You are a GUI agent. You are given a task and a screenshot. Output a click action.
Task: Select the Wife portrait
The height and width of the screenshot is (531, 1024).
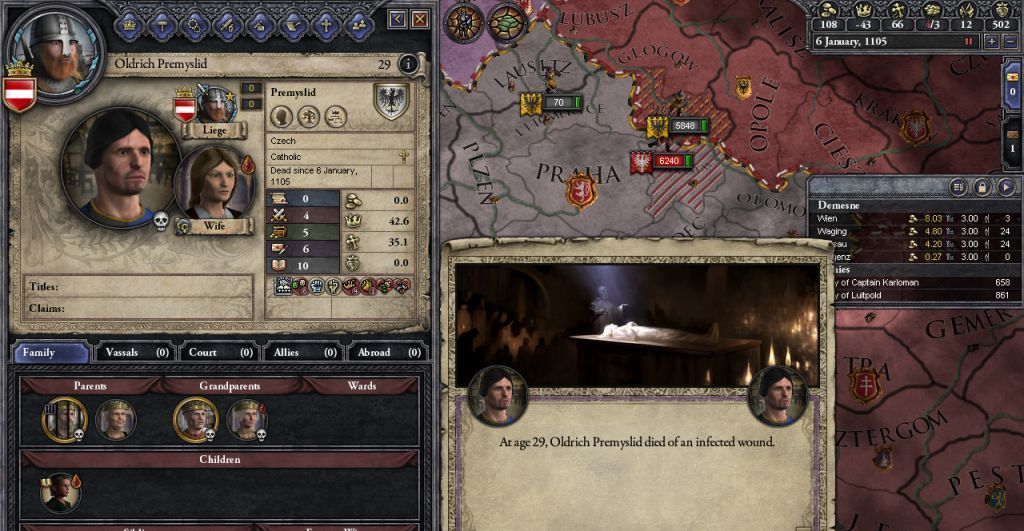pos(212,182)
